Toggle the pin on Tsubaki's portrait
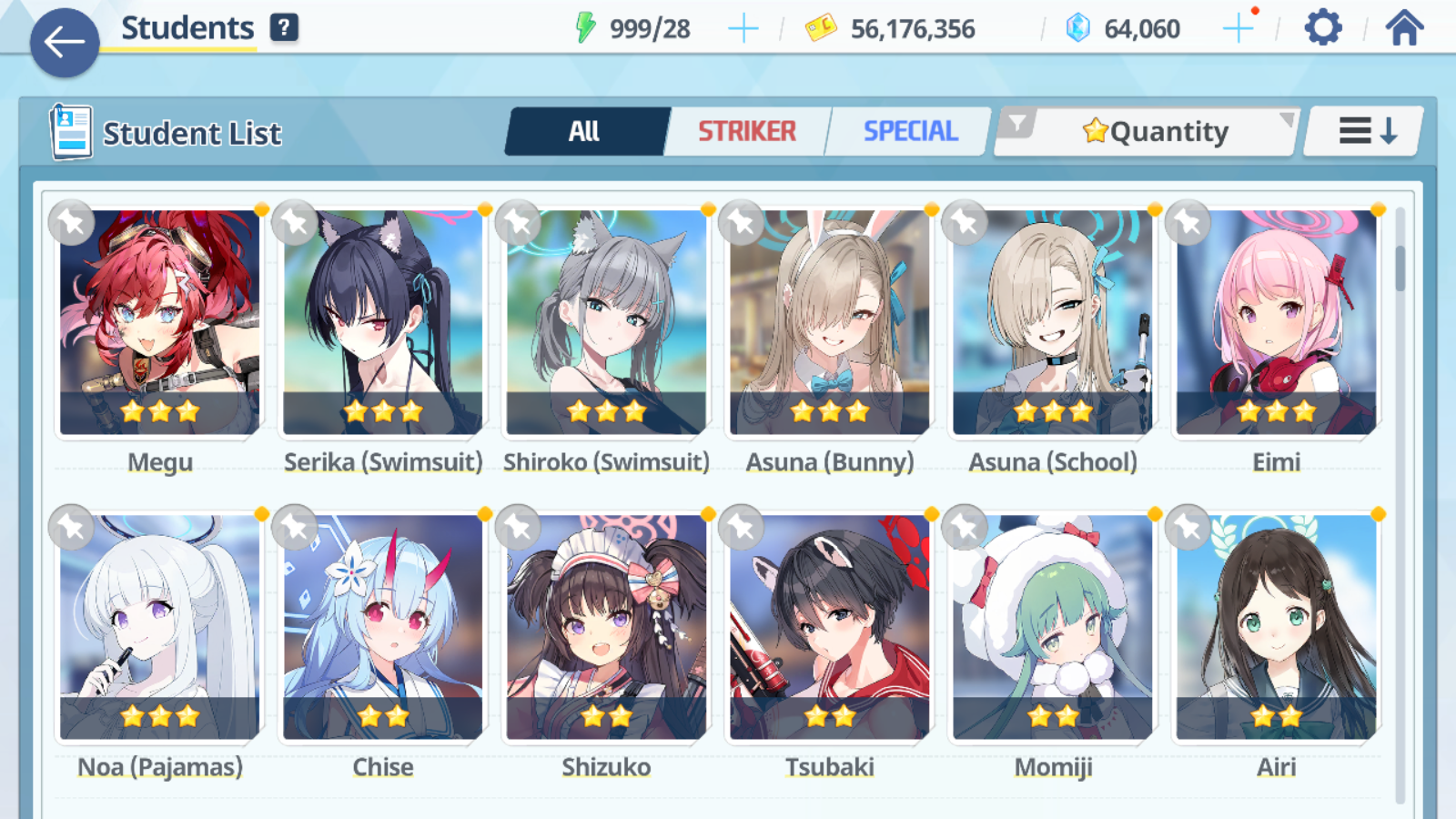Image resolution: width=1456 pixels, height=819 pixels. click(x=742, y=527)
